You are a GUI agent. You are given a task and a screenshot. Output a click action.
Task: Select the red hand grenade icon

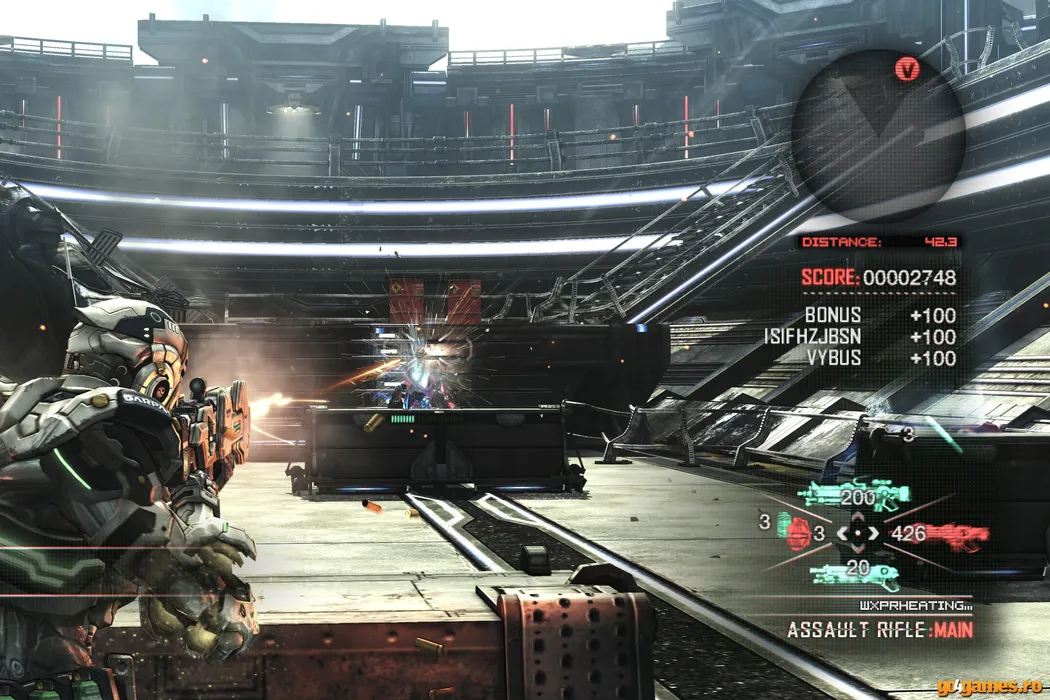(798, 533)
